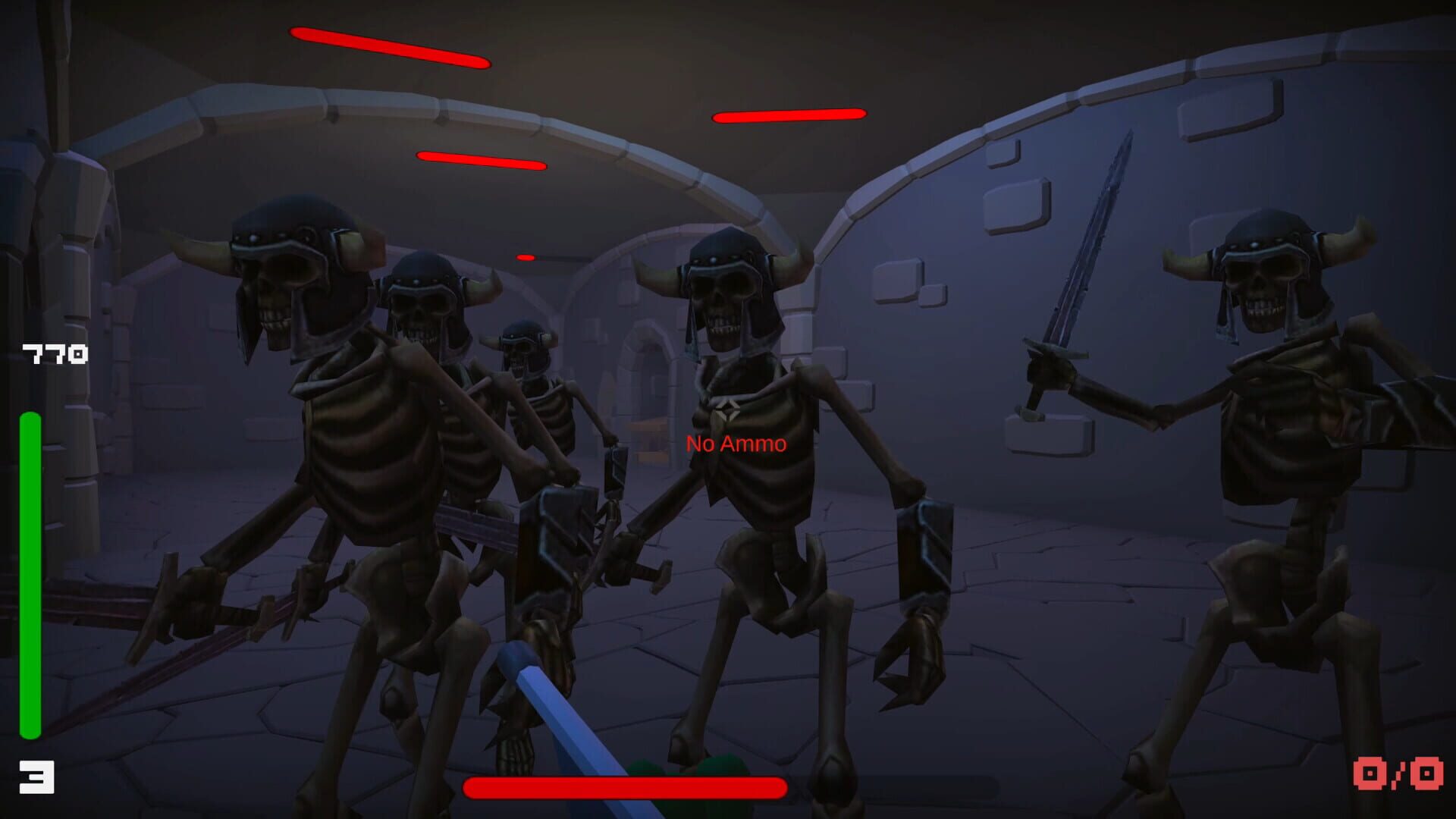Click the tilted red bar near screen top
This screenshot has width=1456, height=819.
[x=482, y=160]
